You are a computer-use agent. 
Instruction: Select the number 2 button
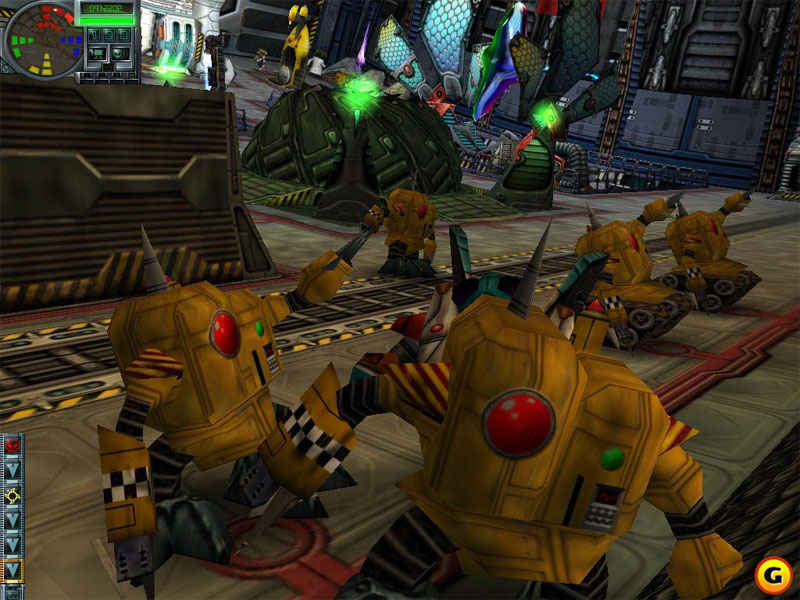point(109,35)
